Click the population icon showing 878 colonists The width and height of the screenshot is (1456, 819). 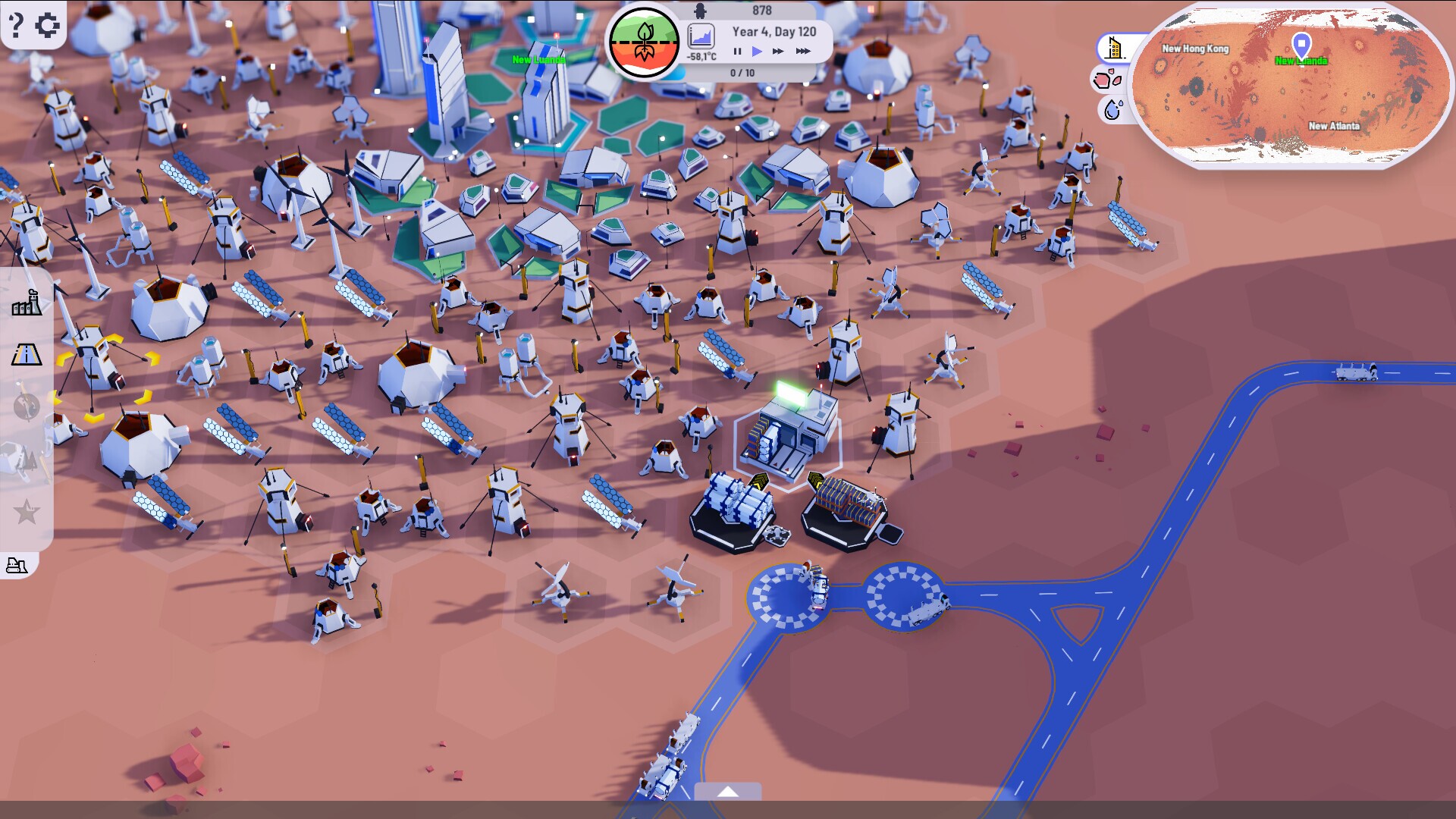[698, 11]
